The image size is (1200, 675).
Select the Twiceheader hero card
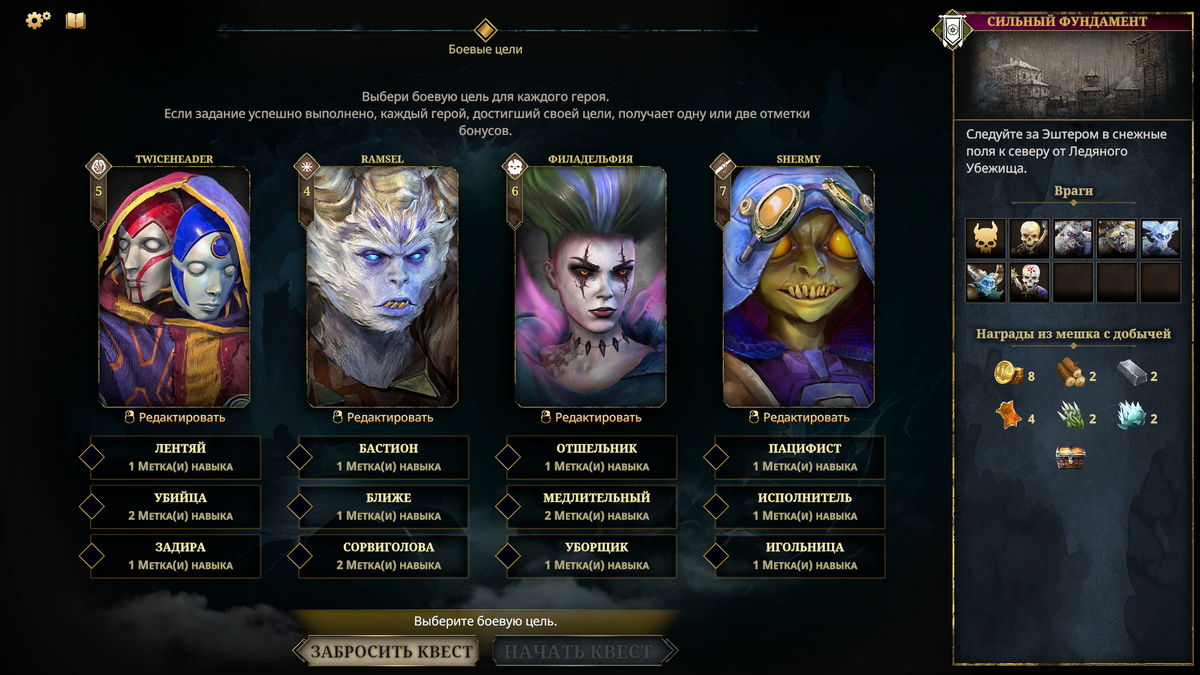pos(174,286)
